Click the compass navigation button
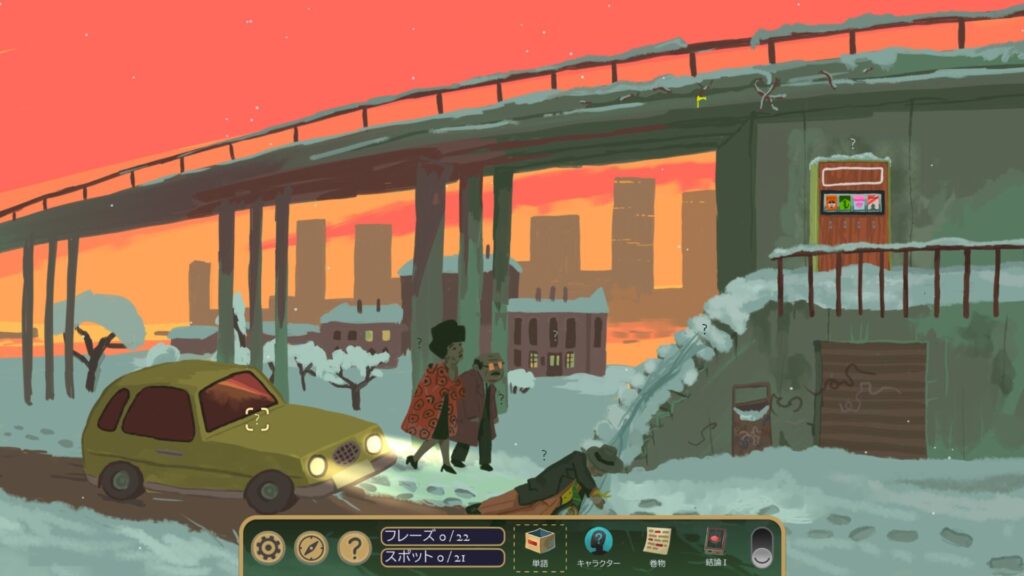The width and height of the screenshot is (1024, 576). [x=311, y=547]
